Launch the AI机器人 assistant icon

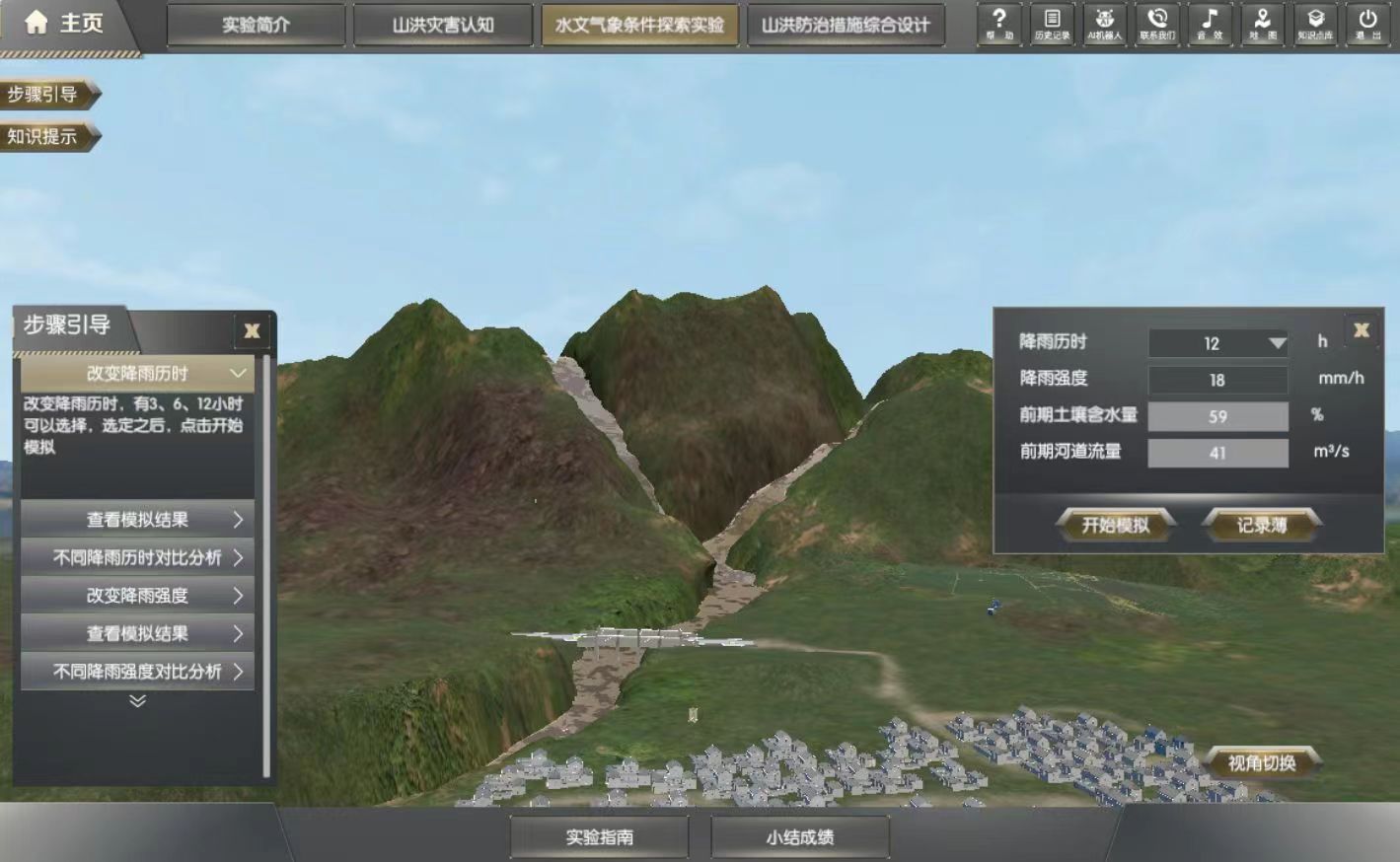[x=1105, y=25]
